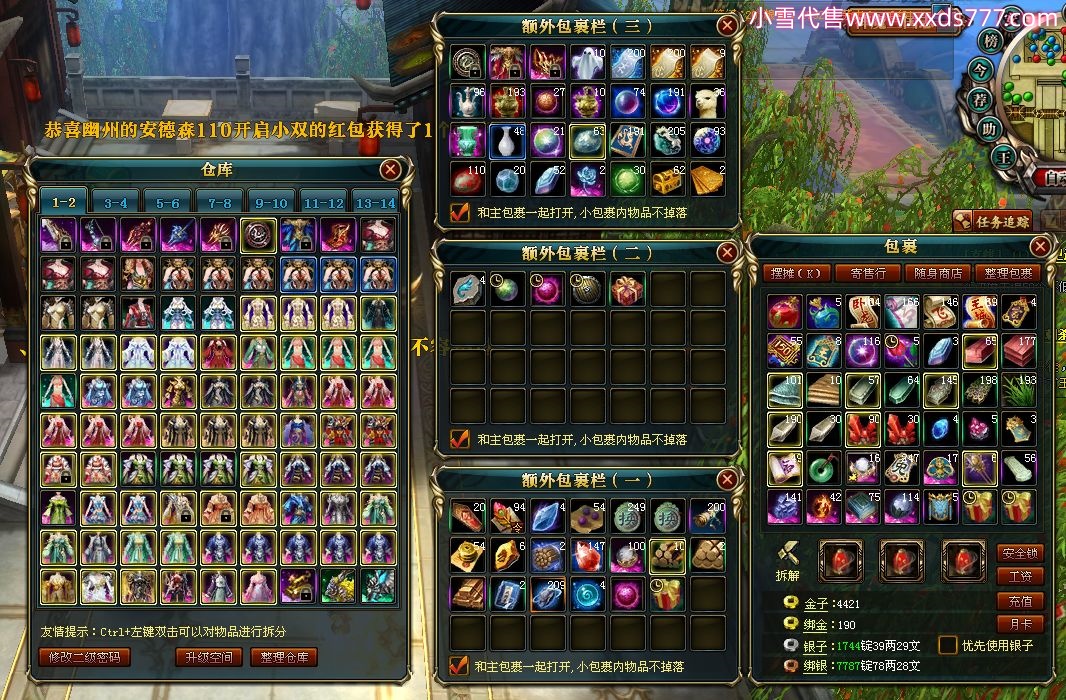Open warehouse tab 13-14

(375, 202)
